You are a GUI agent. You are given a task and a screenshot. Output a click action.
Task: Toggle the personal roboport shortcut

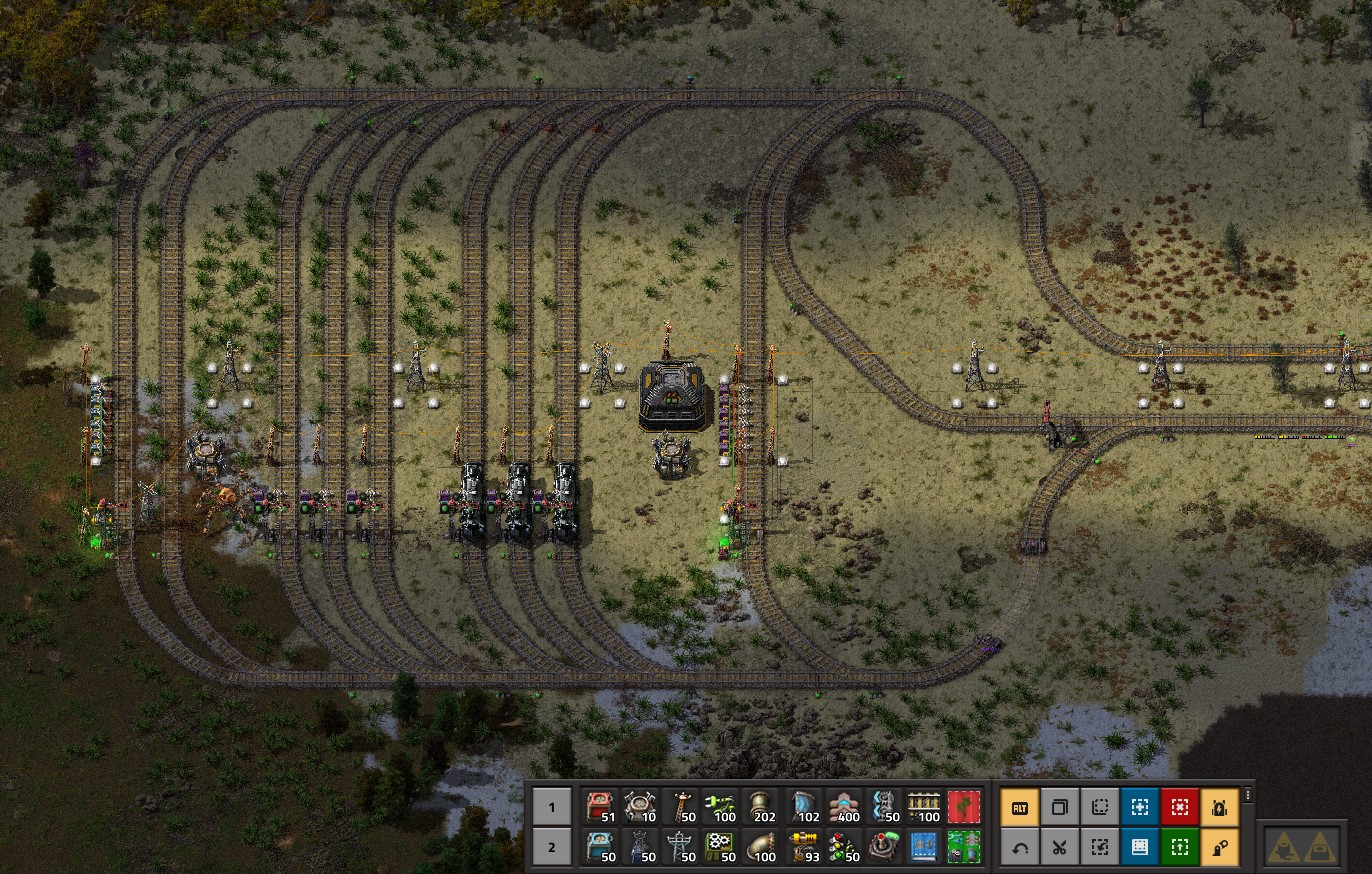[1219, 806]
